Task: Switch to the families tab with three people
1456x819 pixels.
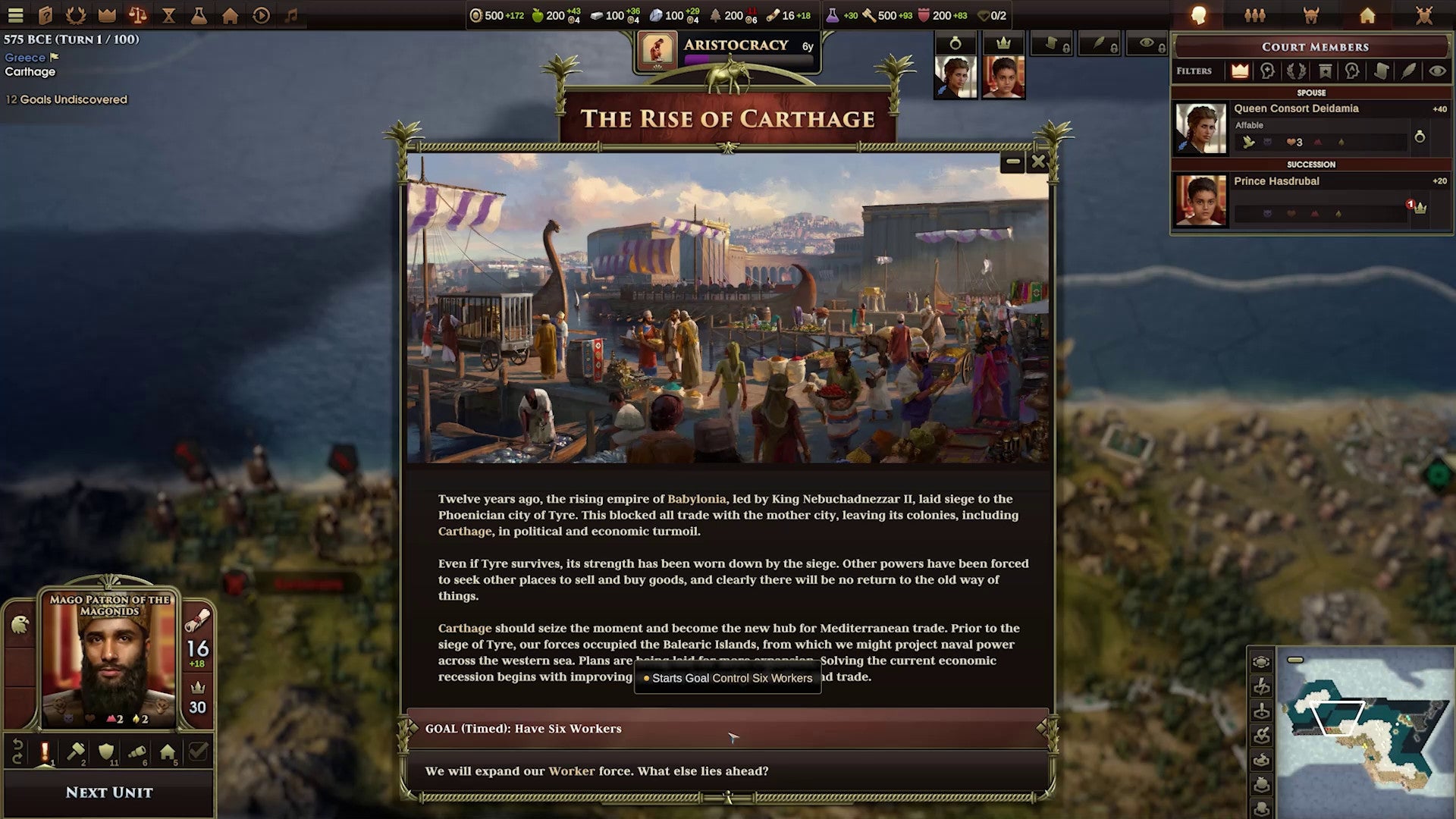Action: pyautogui.click(x=1255, y=14)
